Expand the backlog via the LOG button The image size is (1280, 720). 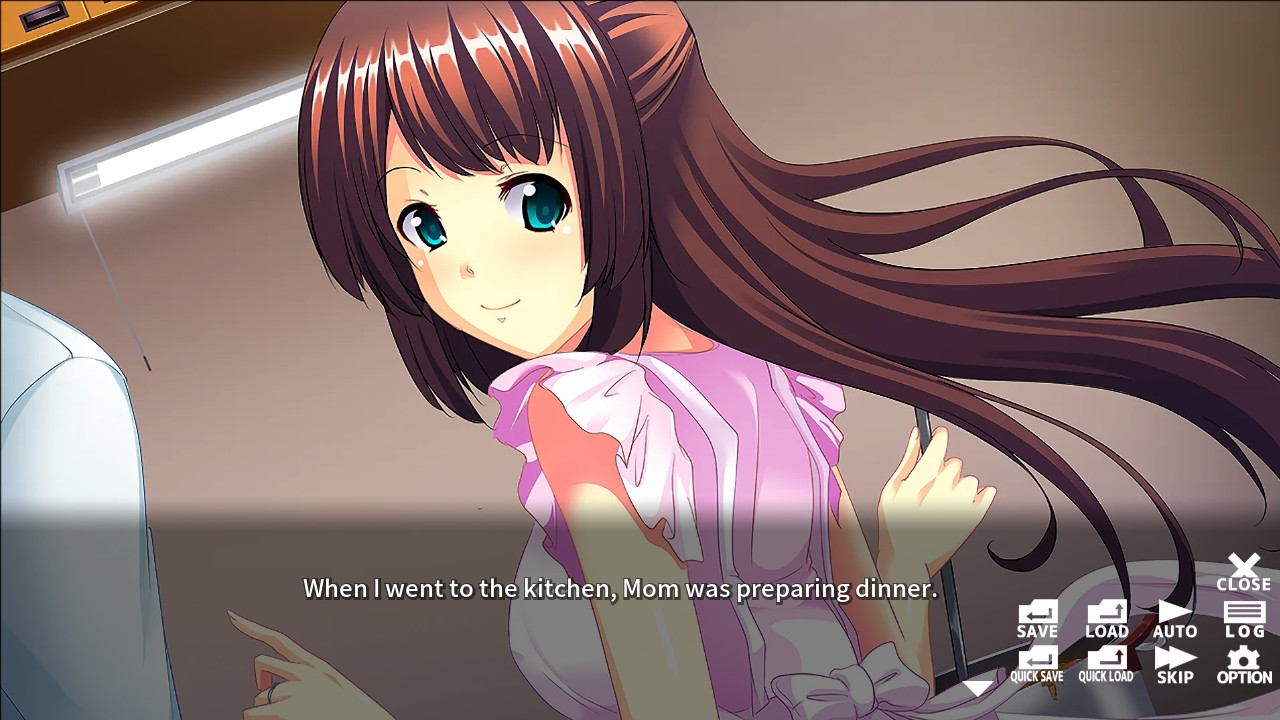coord(1243,618)
